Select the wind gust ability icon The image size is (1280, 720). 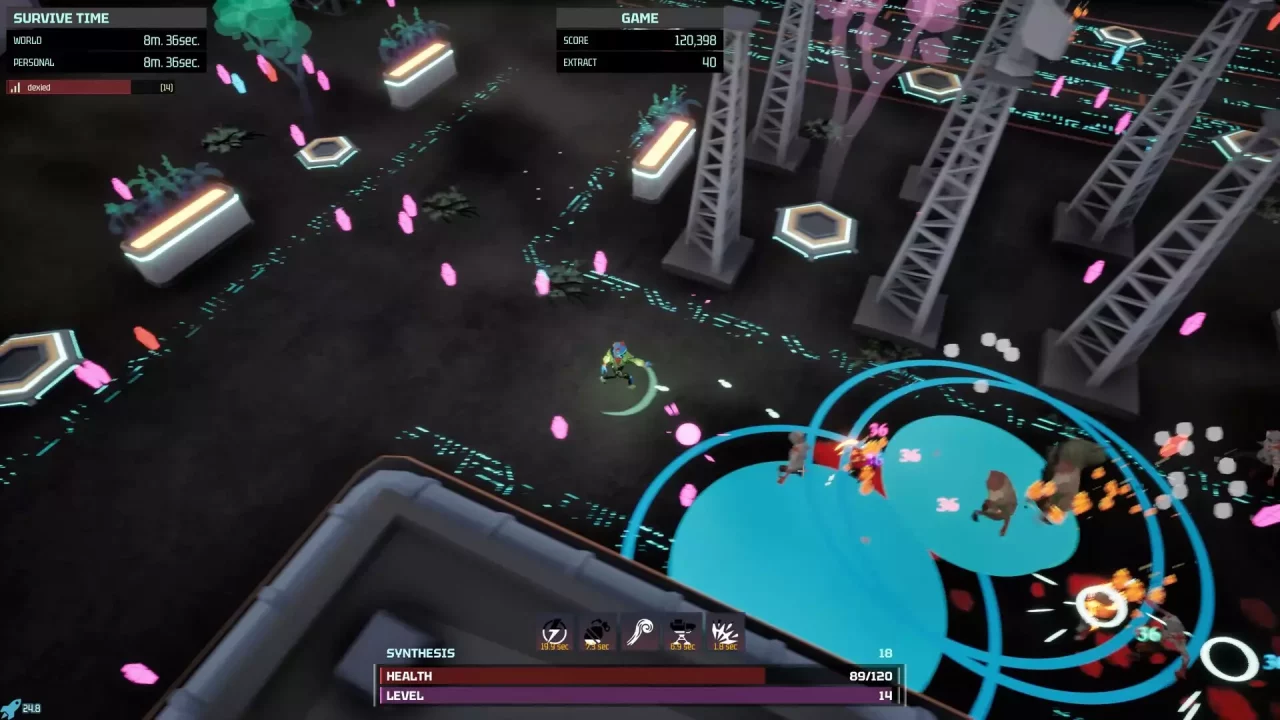click(x=638, y=632)
